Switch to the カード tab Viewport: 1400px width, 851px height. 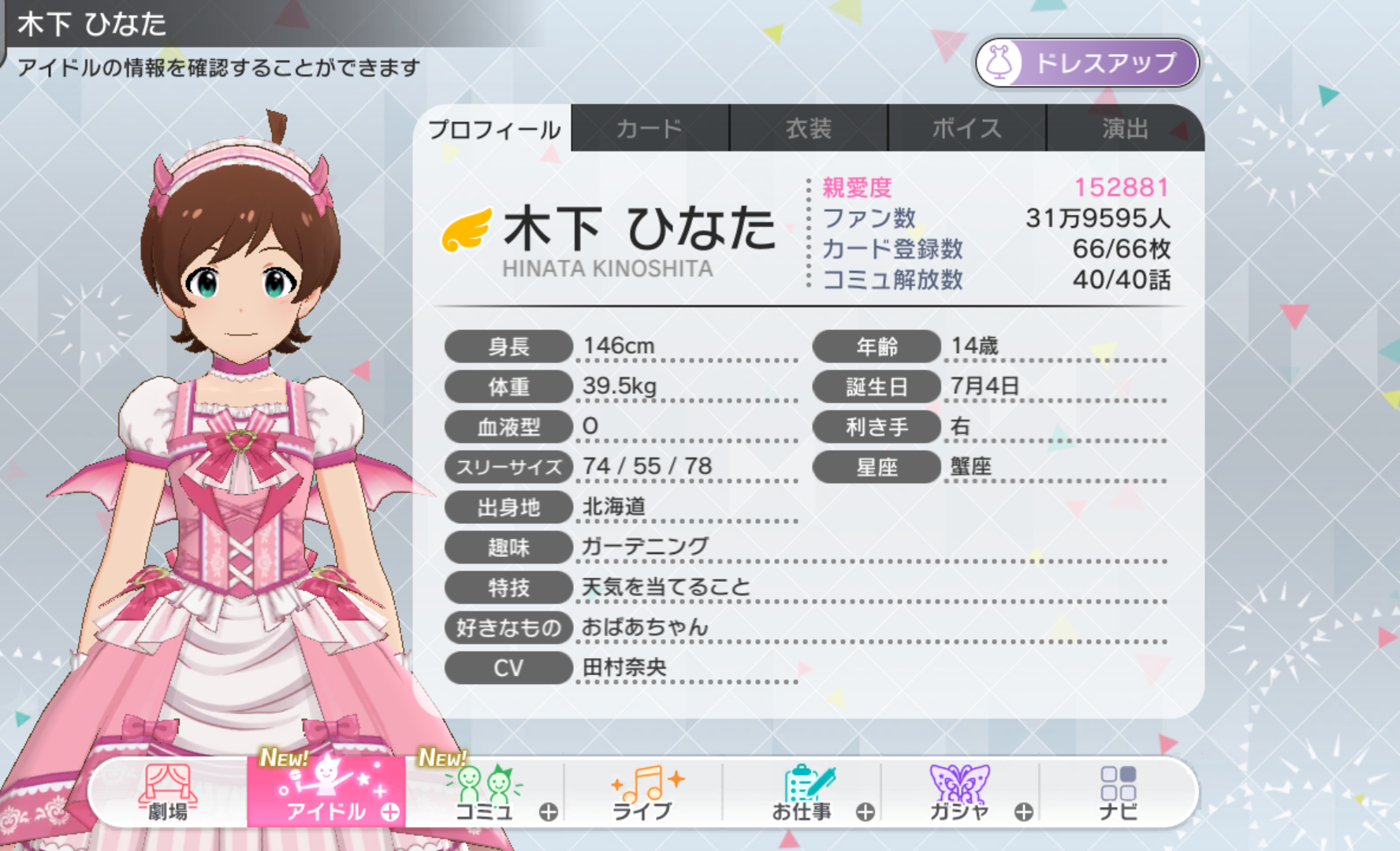point(650,128)
